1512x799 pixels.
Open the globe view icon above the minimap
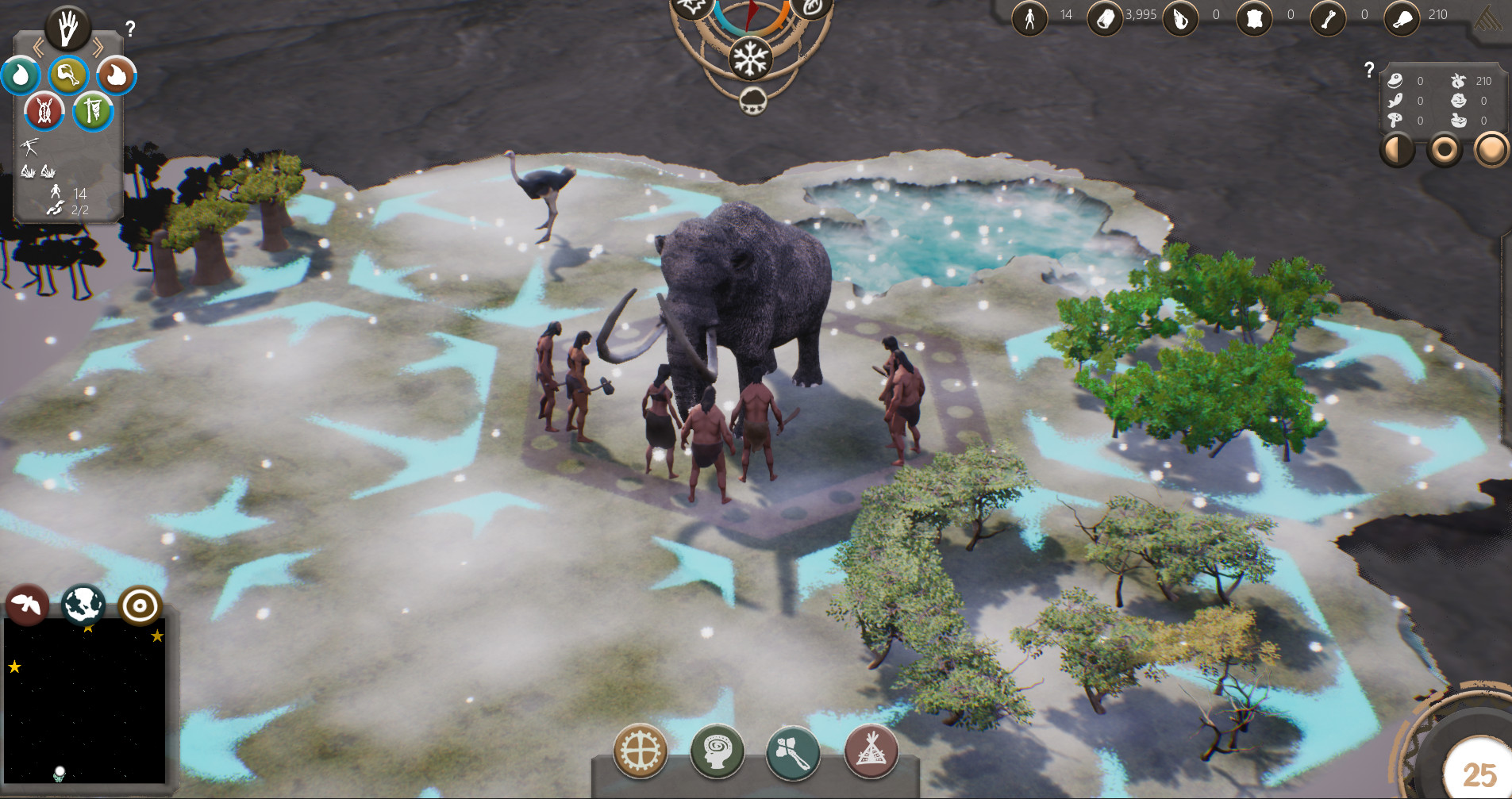(83, 605)
